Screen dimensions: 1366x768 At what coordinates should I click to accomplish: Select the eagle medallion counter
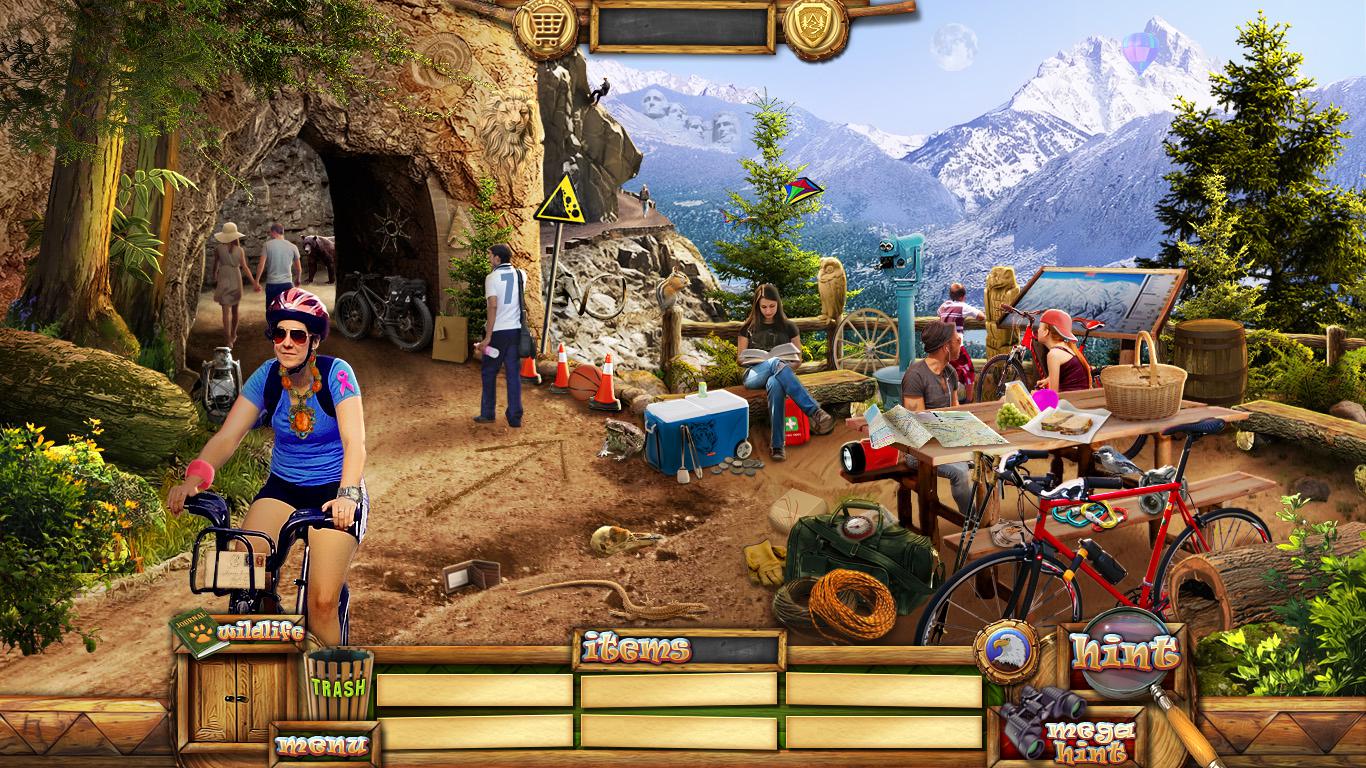[x=1006, y=652]
